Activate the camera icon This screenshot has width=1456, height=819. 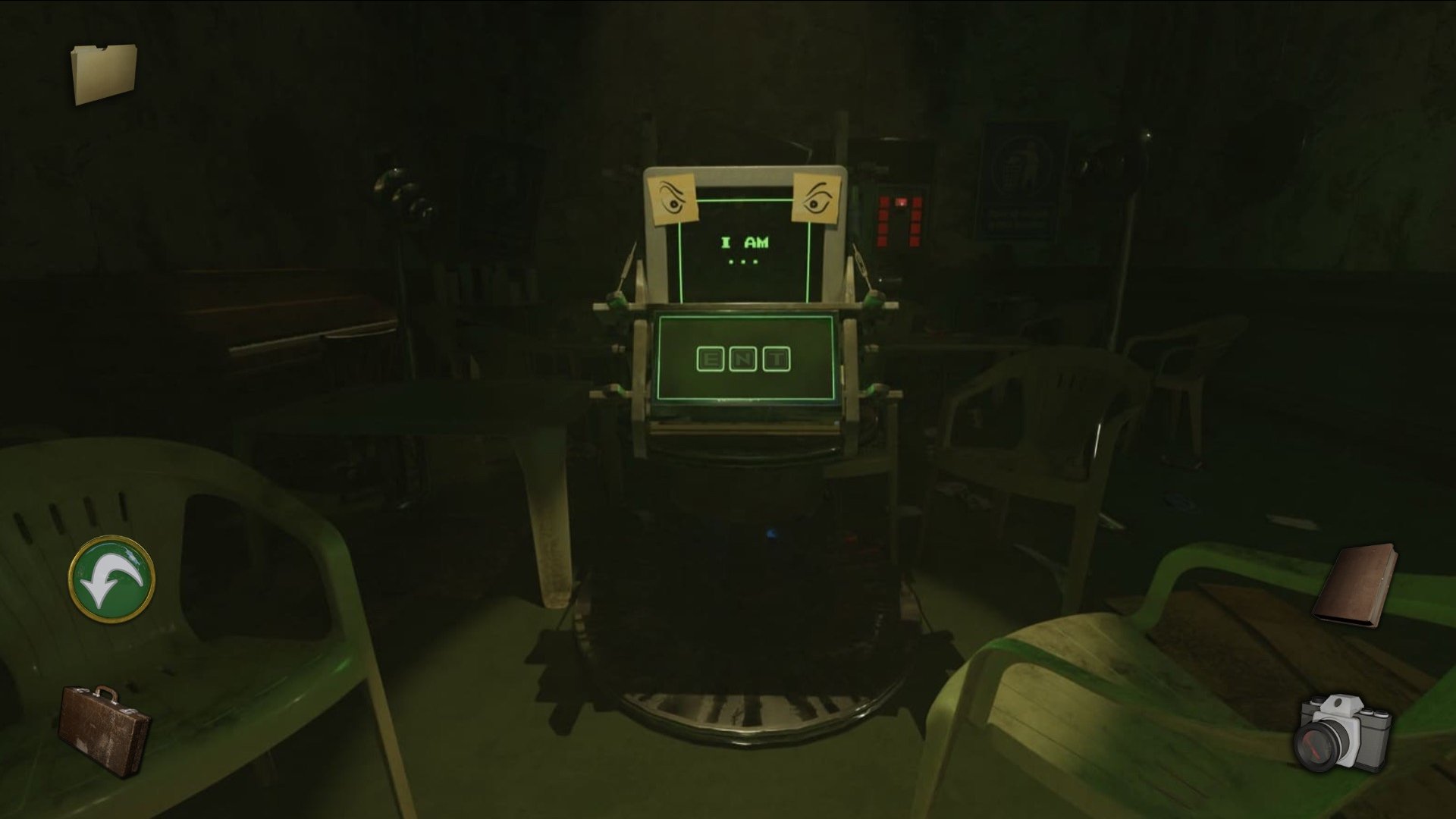click(x=1344, y=731)
